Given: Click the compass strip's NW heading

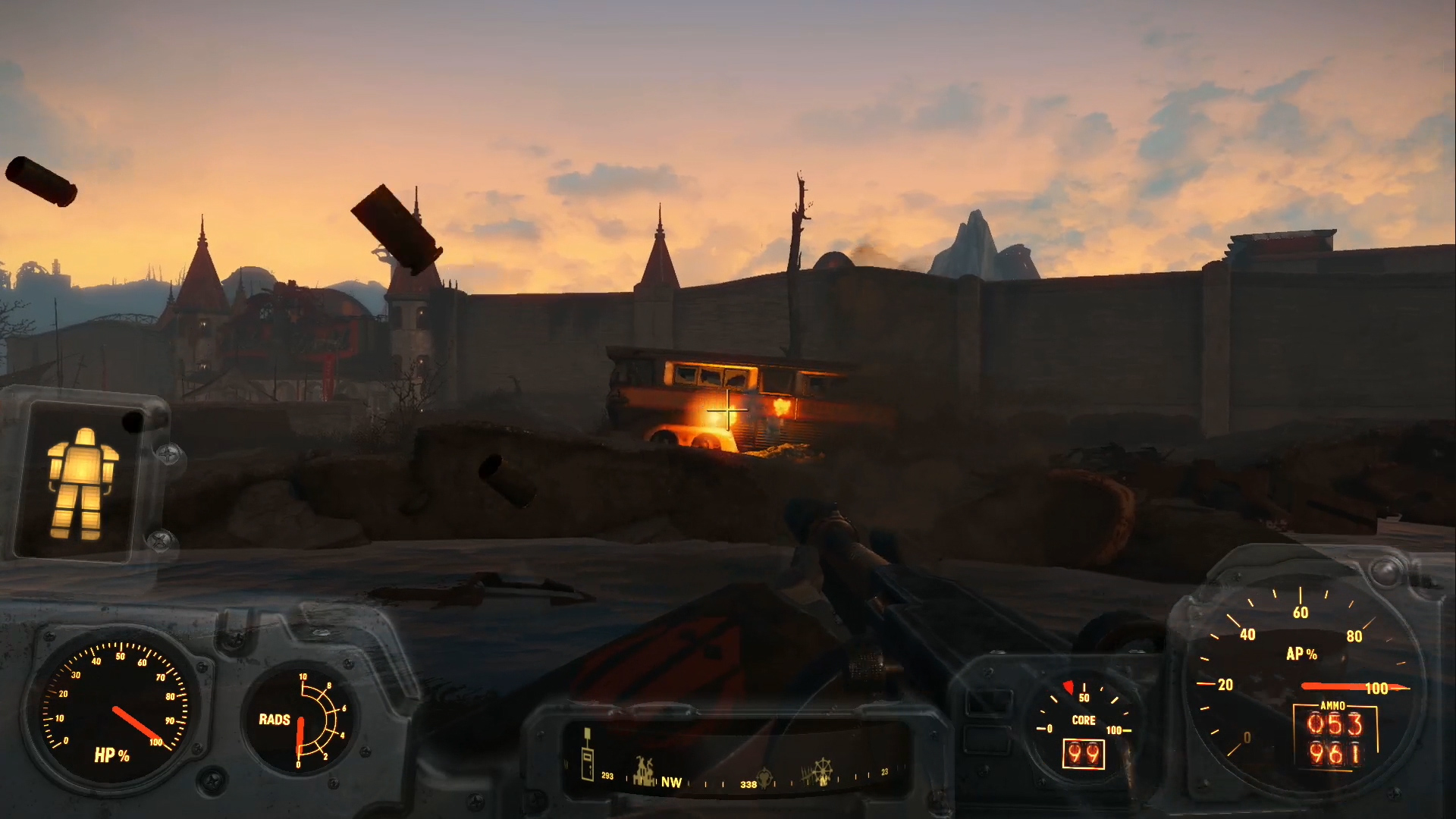Looking at the screenshot, I should click(x=671, y=783).
